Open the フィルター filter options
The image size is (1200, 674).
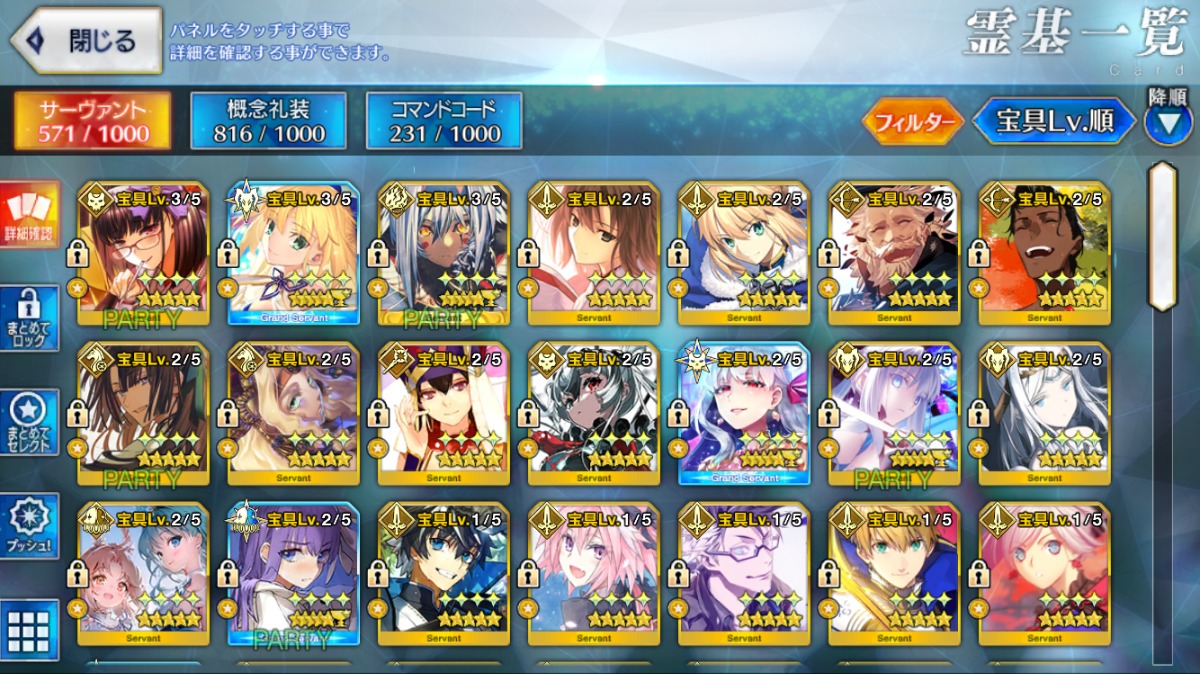coord(913,122)
